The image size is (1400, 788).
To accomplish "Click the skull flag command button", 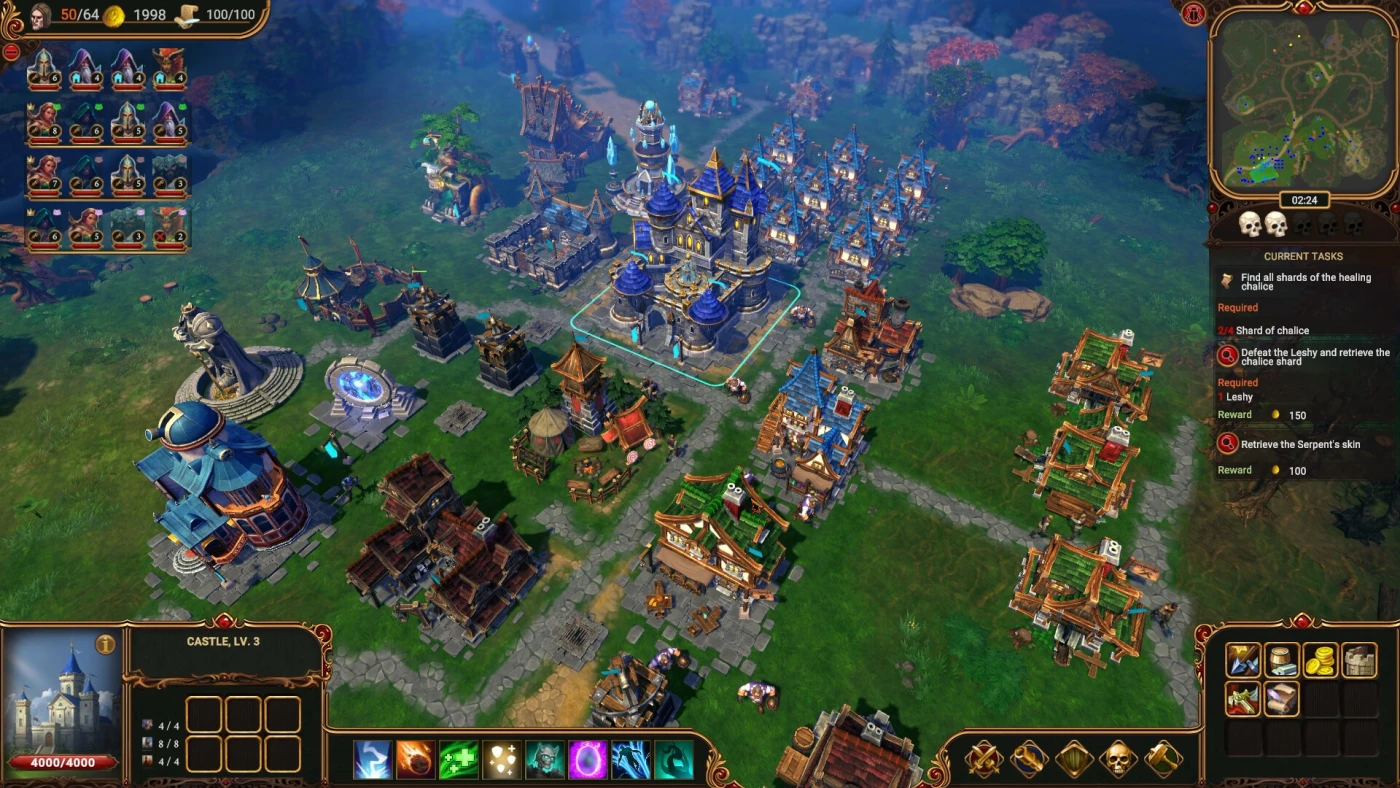I will click(1119, 760).
